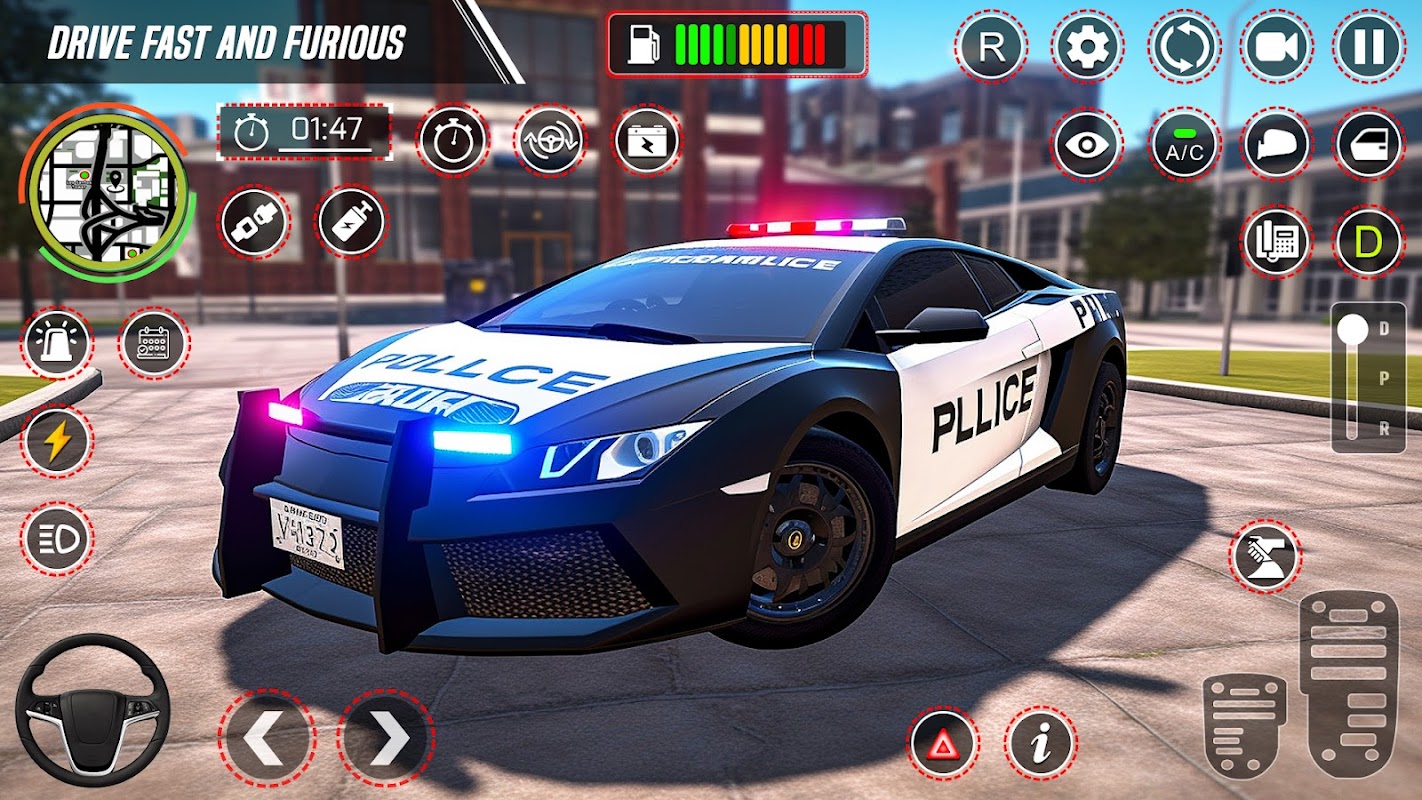Screen dimensions: 1422x800
Task: Click the circular R button
Action: (990, 47)
